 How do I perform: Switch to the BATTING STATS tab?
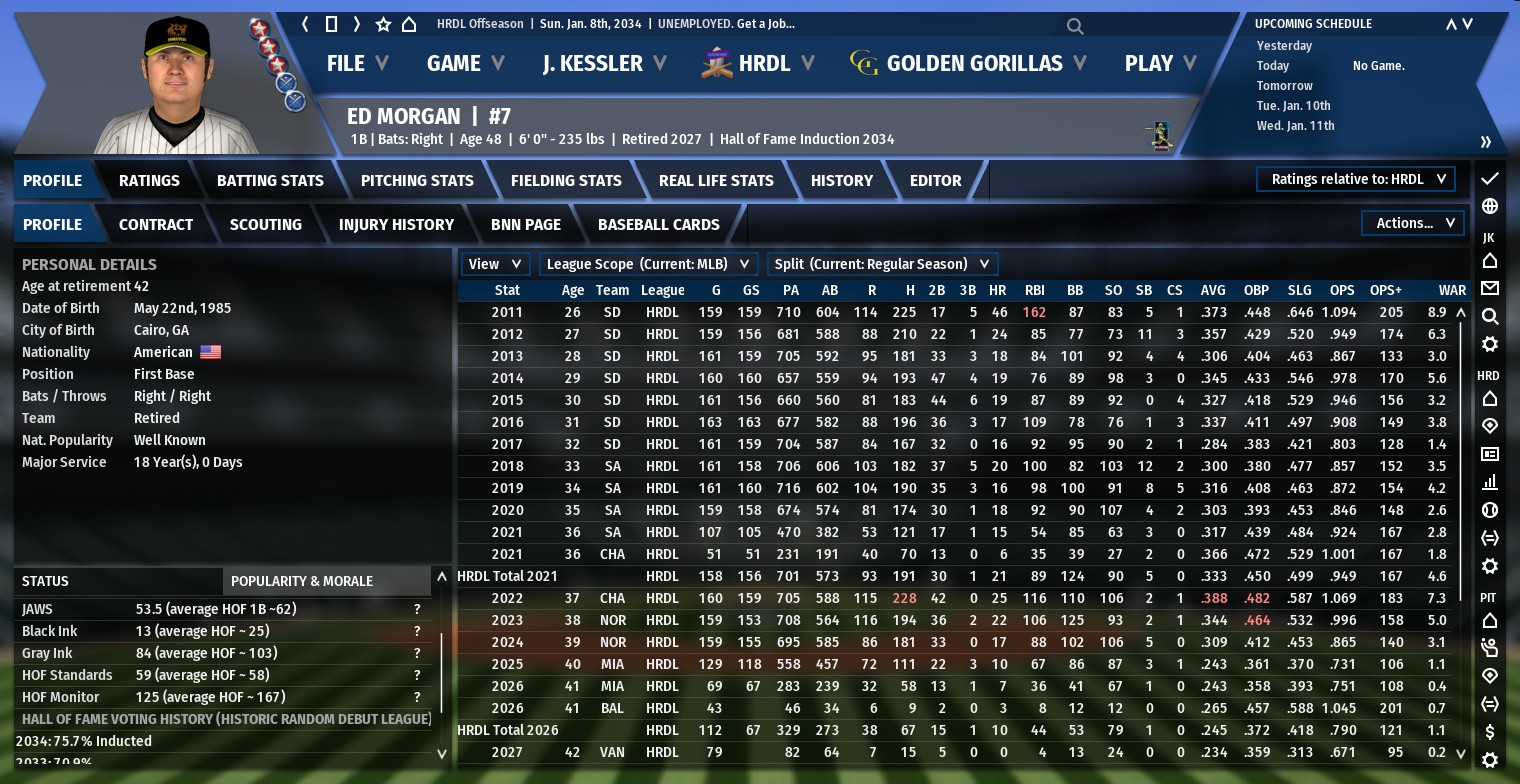(x=270, y=180)
